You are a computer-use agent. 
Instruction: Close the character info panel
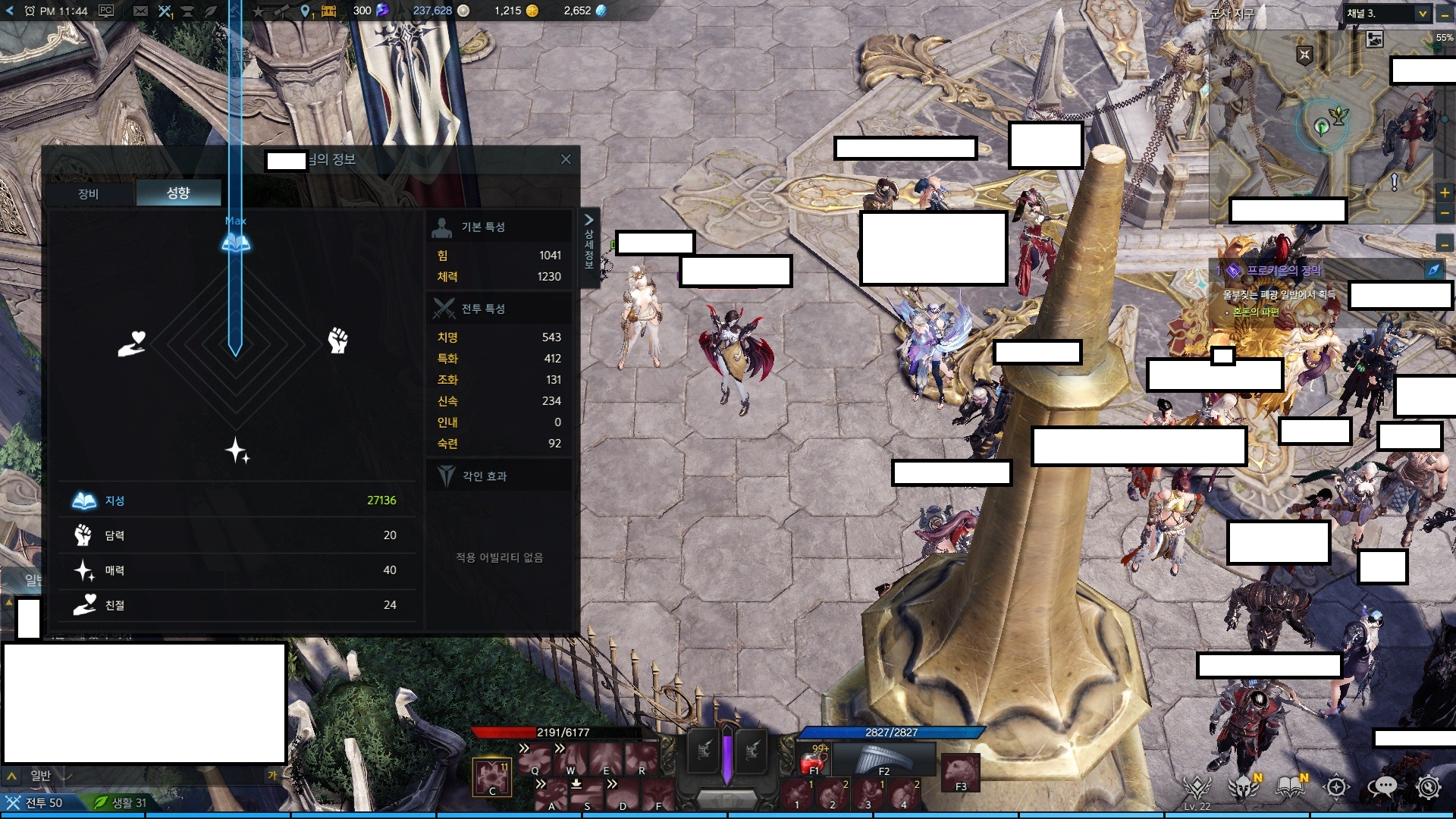(x=566, y=159)
